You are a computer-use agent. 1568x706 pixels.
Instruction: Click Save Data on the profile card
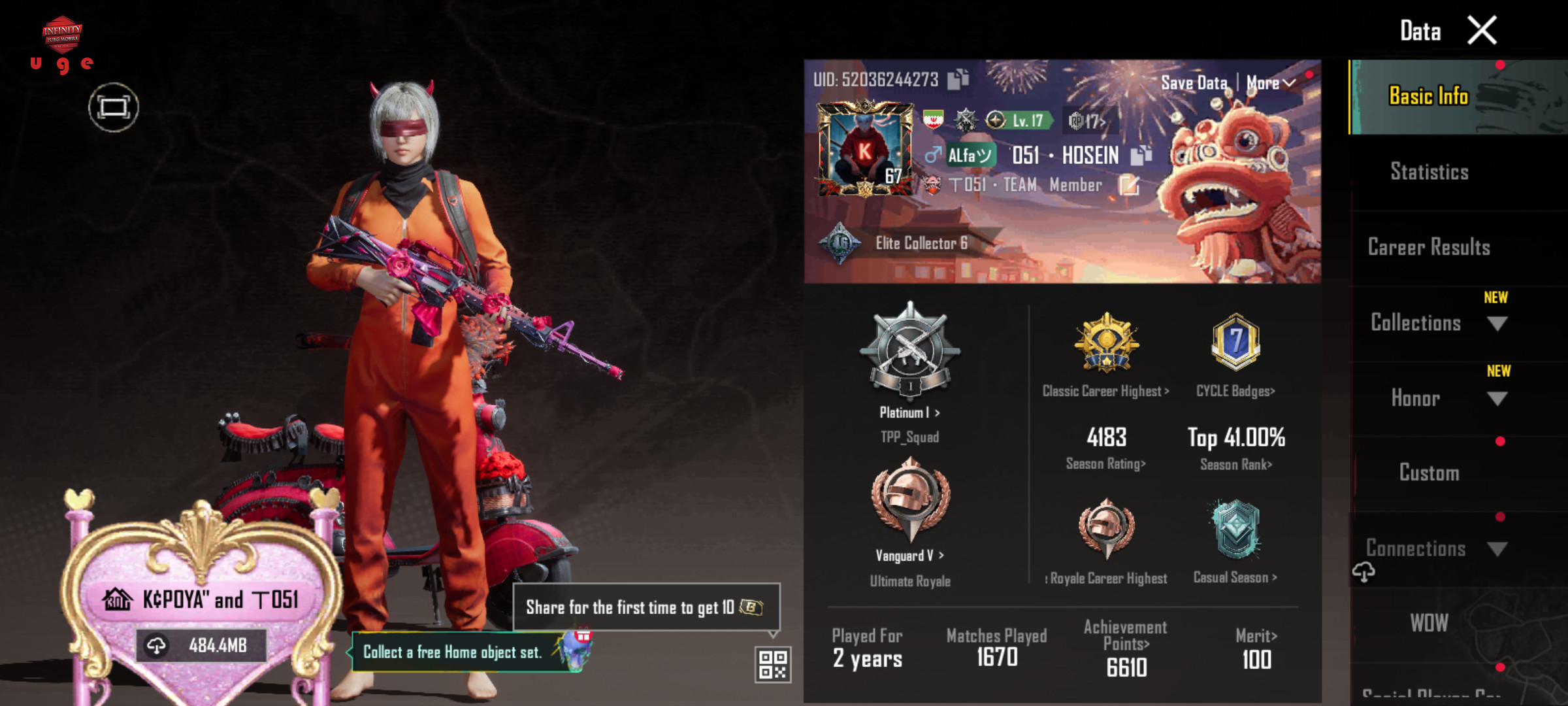pyautogui.click(x=1194, y=83)
